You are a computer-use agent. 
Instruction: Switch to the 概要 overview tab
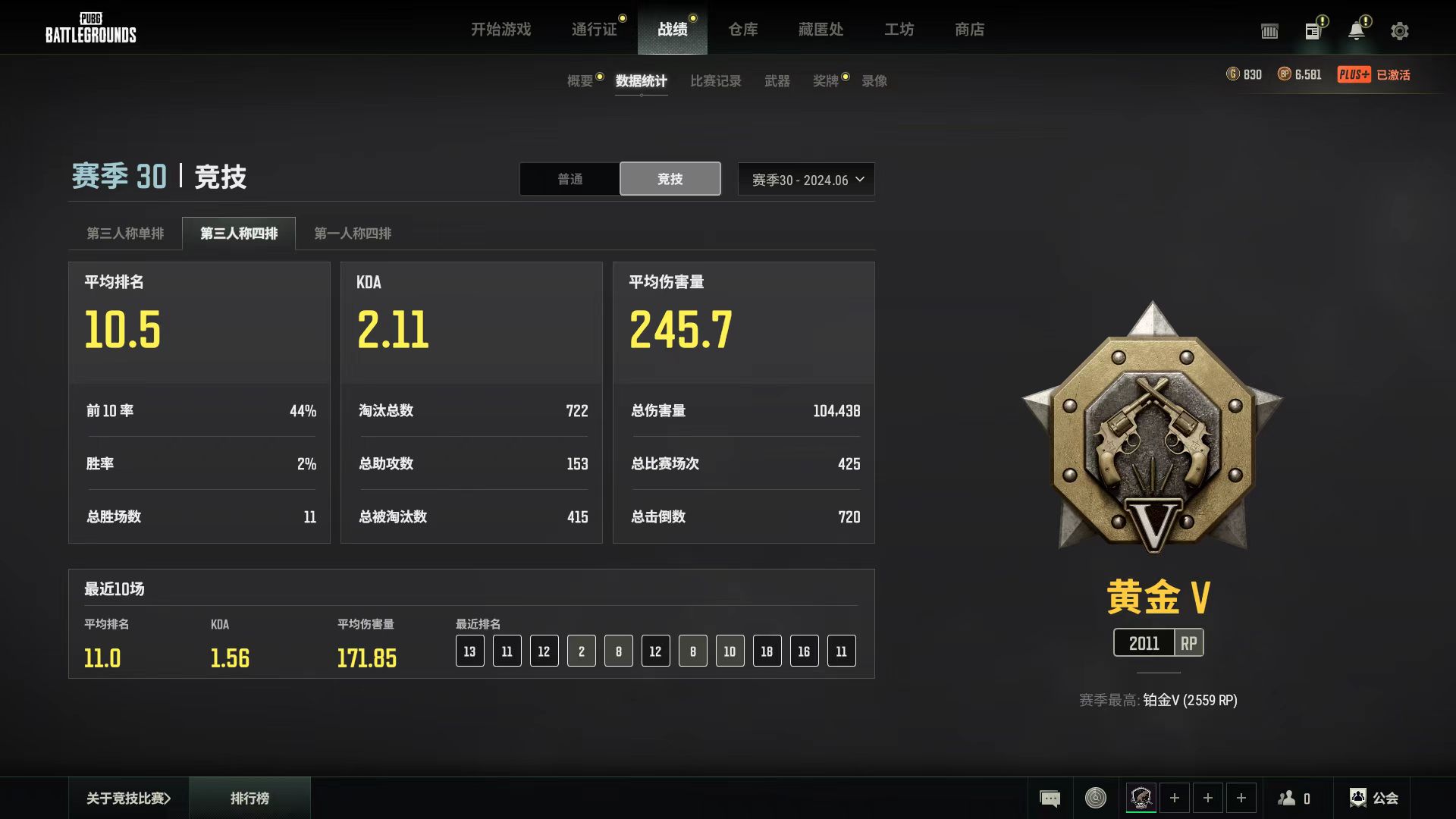(580, 81)
